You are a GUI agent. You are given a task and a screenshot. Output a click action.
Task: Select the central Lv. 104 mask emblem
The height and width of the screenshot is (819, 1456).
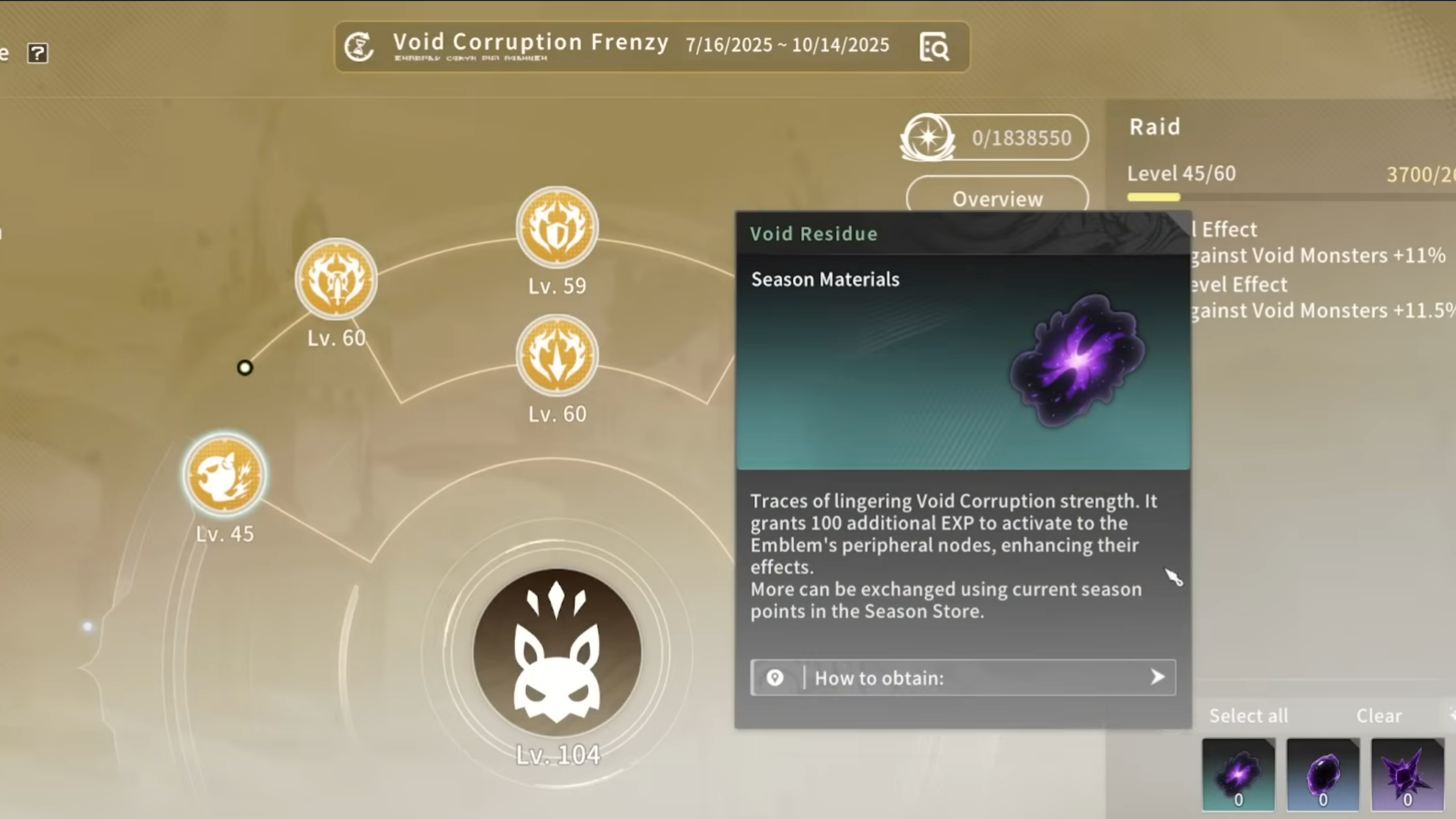pos(557,652)
